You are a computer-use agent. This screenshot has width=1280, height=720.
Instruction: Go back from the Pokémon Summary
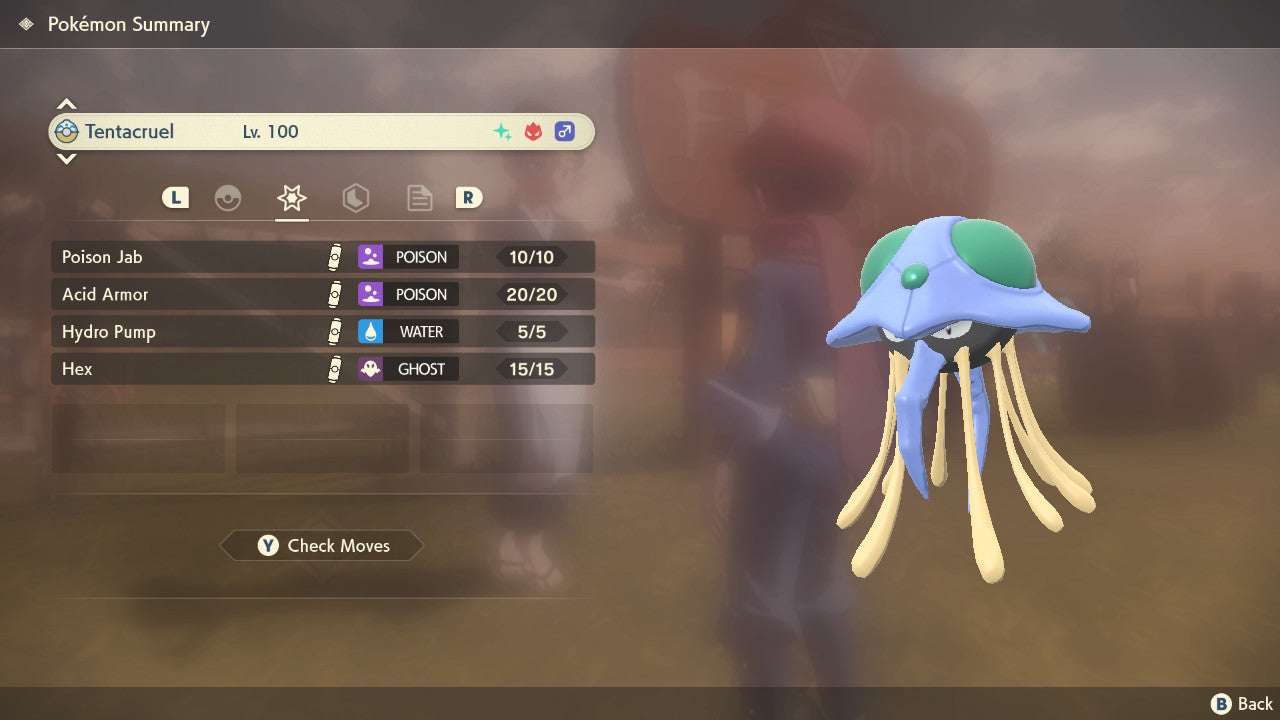1242,704
